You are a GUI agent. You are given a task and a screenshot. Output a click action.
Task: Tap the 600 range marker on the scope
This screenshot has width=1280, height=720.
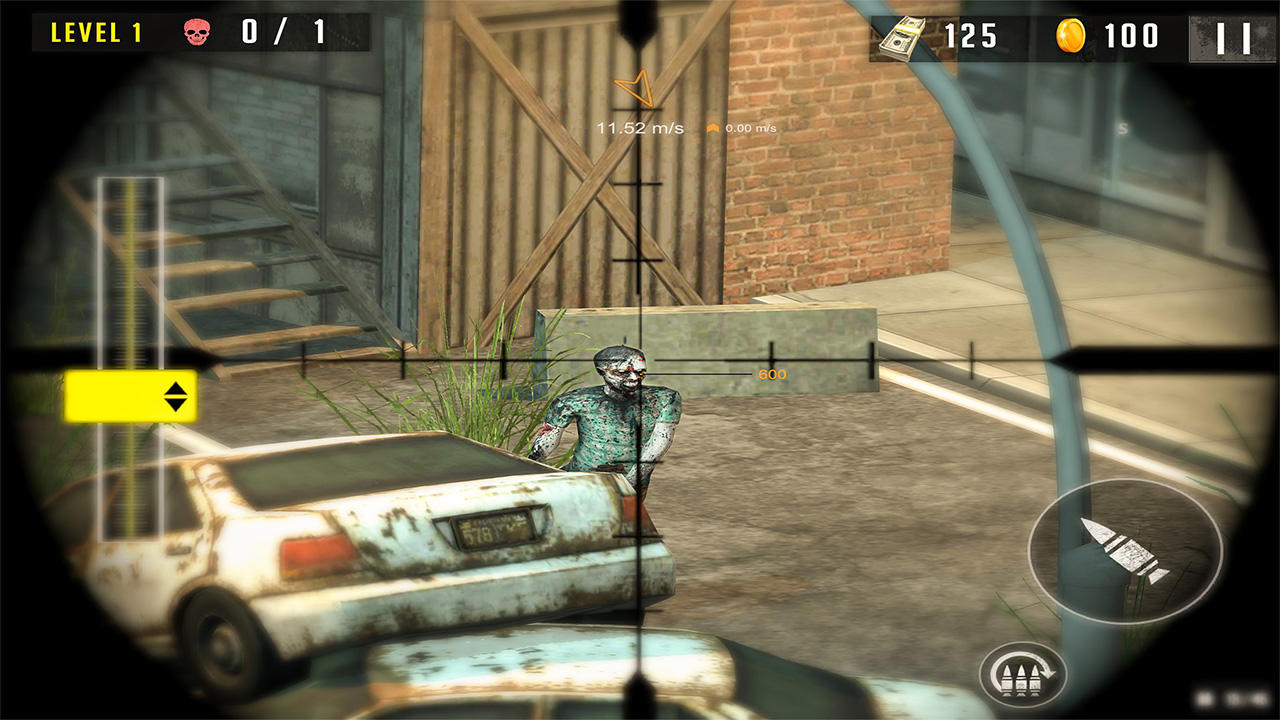[772, 374]
